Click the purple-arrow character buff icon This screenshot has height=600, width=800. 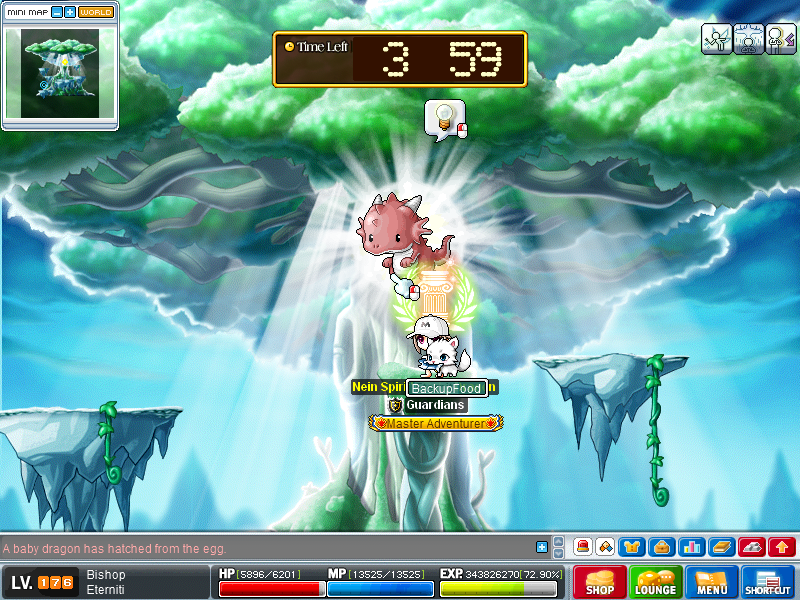coord(780,38)
